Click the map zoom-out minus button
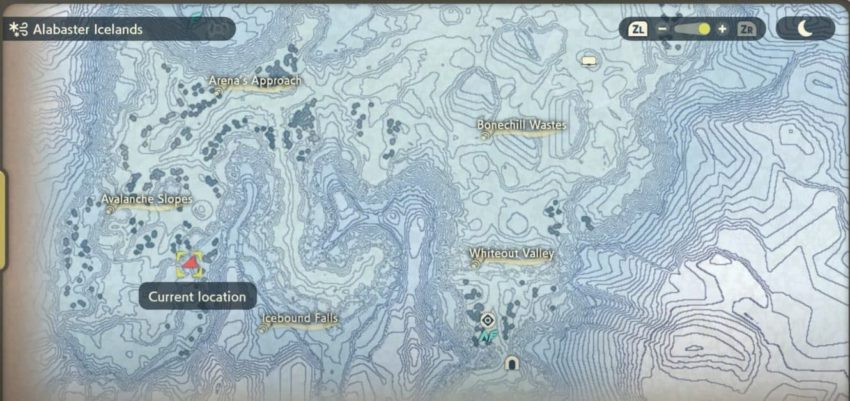The image size is (850, 401). [662, 29]
